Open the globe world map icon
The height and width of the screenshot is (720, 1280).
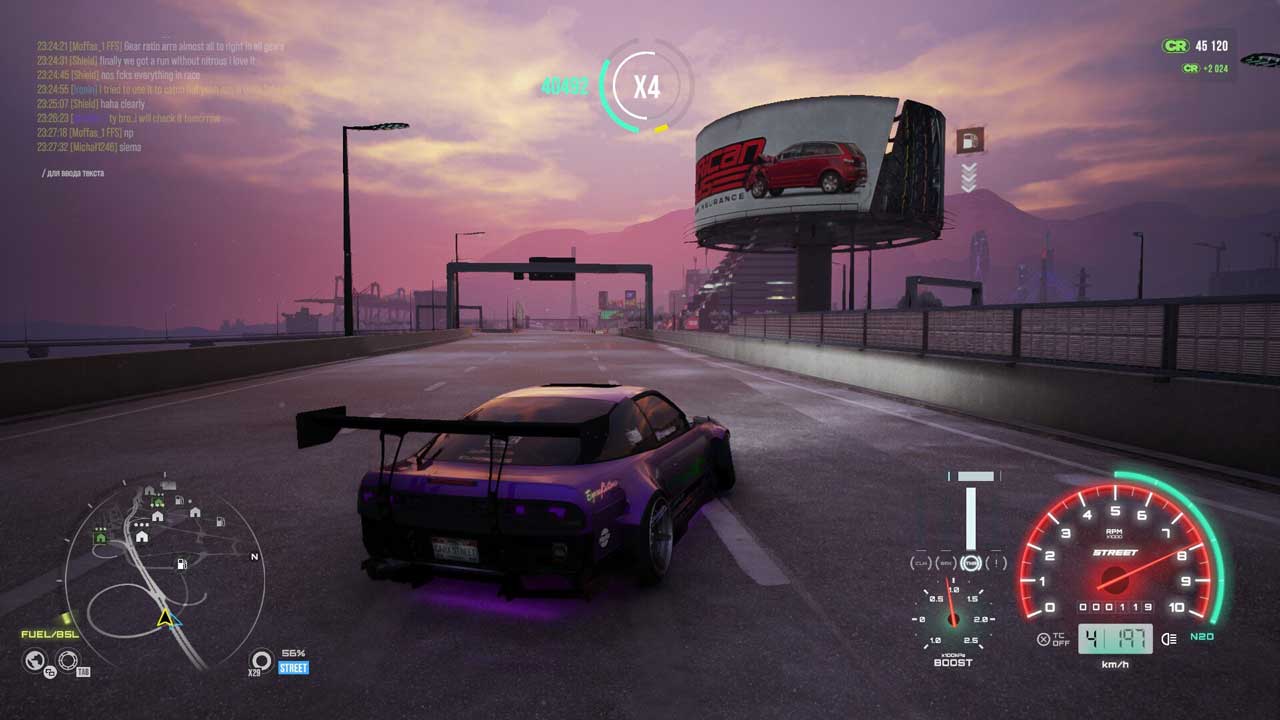(36, 660)
